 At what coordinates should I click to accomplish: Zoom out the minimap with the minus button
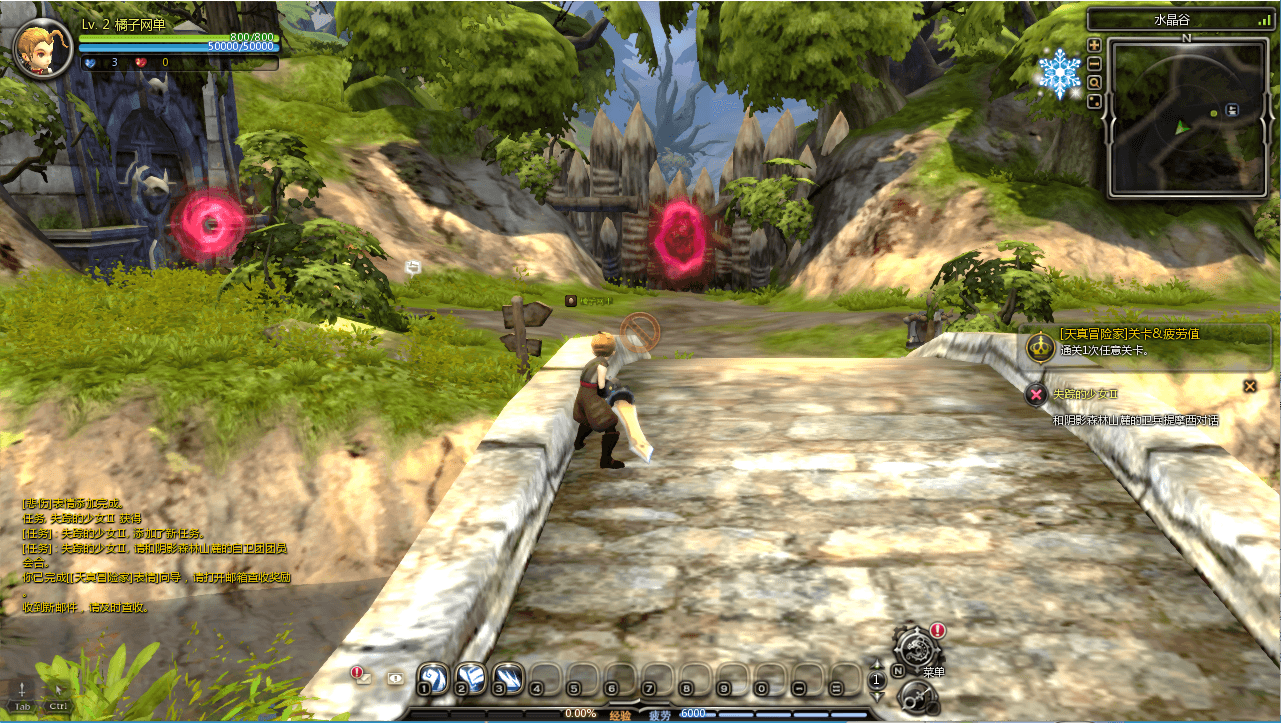coord(1094,63)
